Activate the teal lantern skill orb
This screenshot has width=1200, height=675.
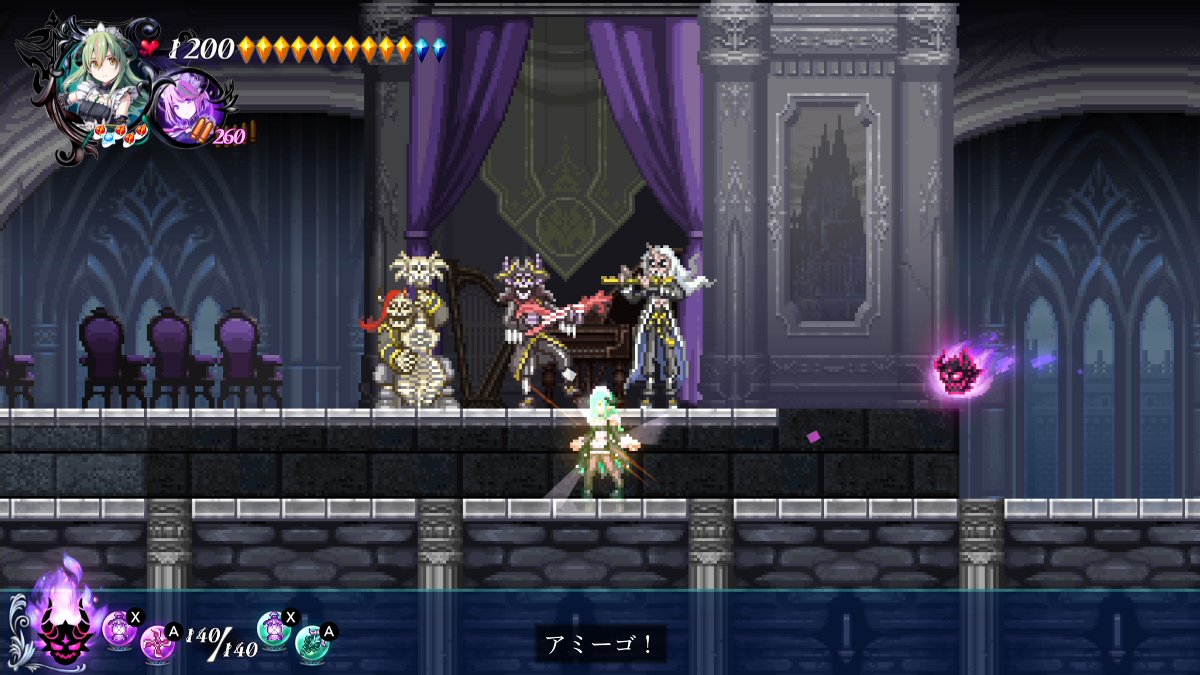click(x=273, y=627)
